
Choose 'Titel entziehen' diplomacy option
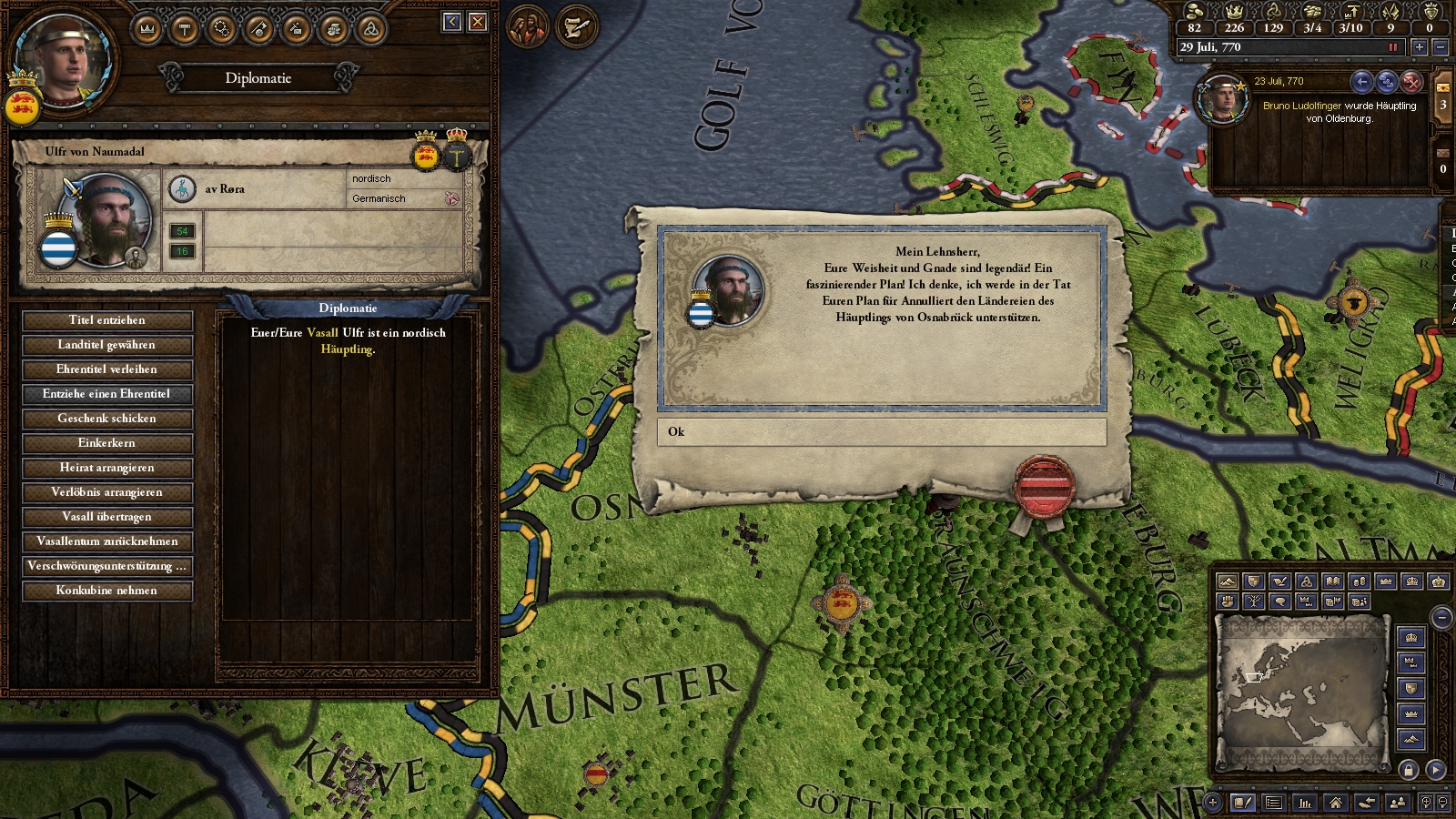tap(107, 320)
